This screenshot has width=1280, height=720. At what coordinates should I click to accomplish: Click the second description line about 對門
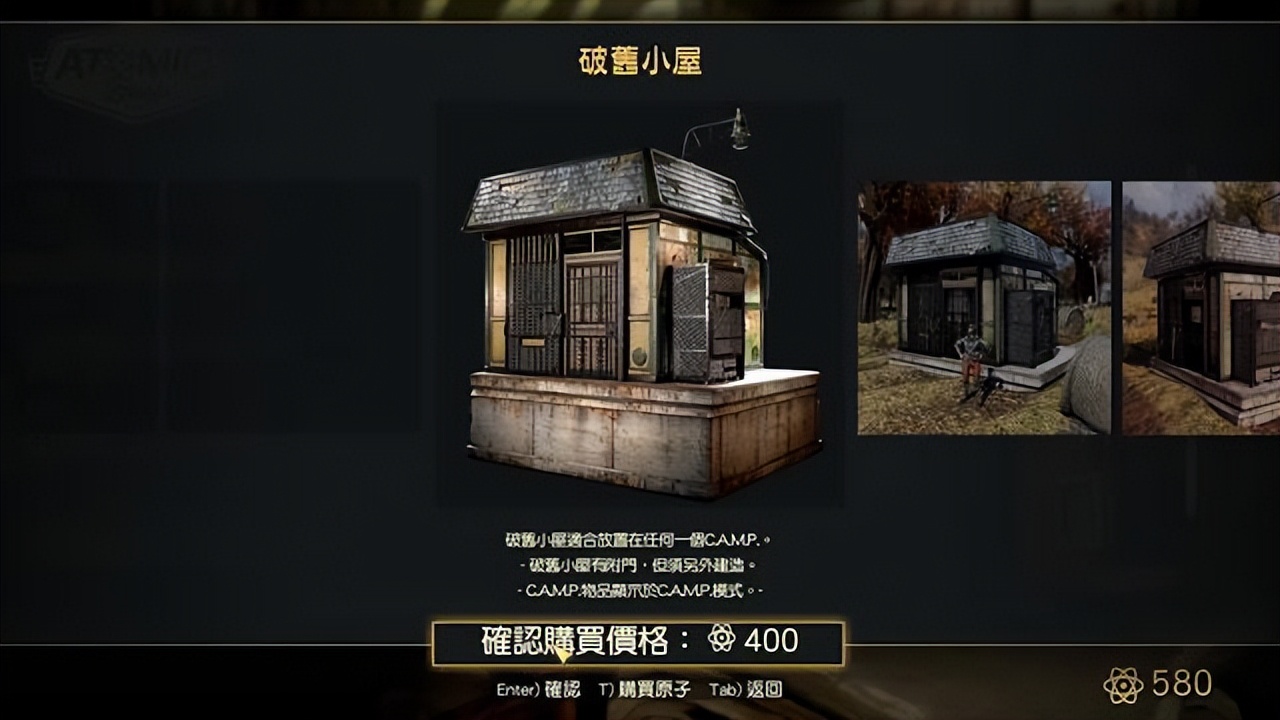(640, 565)
